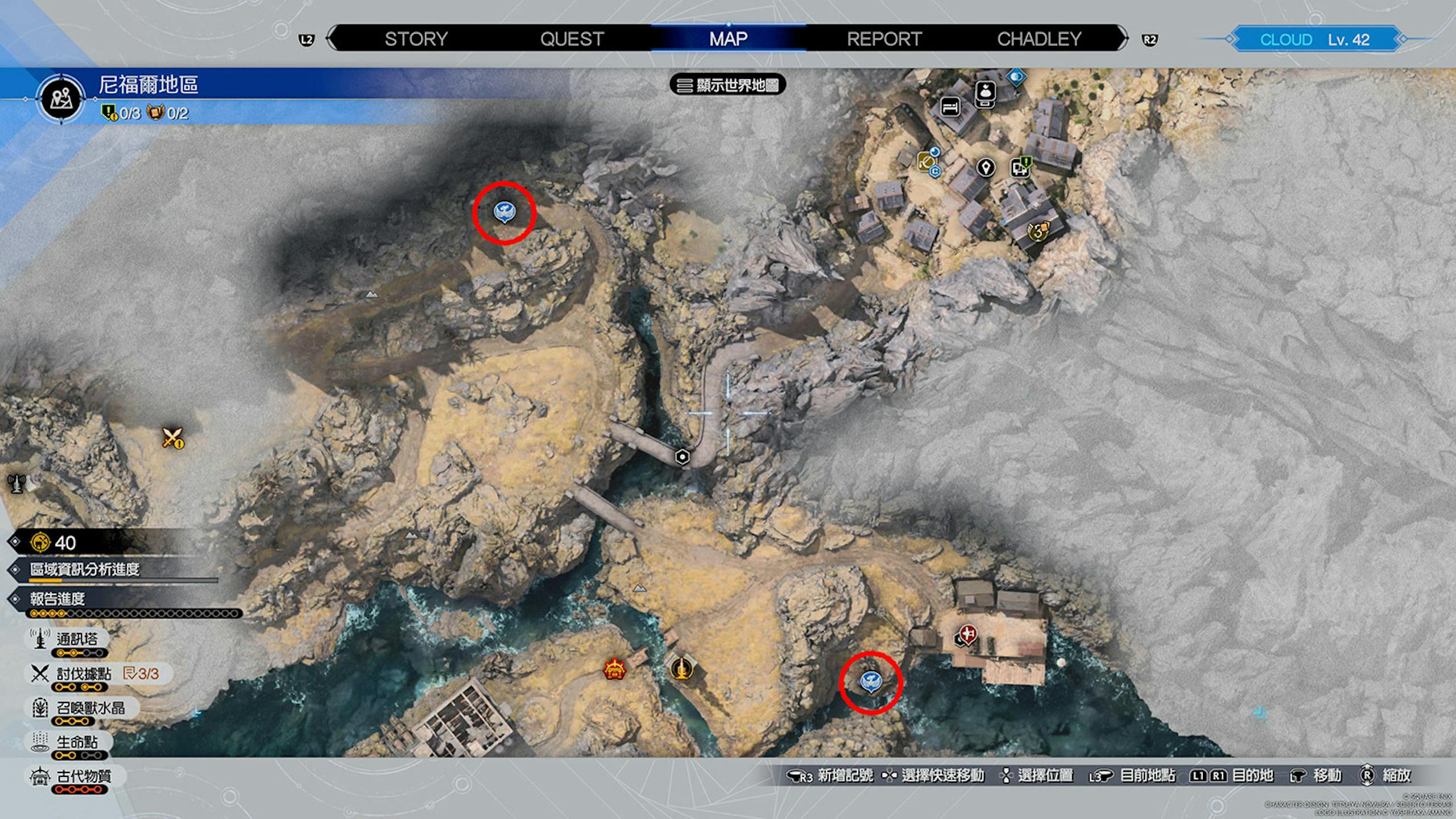
Task: Select the golden tower marker
Action: tap(681, 668)
